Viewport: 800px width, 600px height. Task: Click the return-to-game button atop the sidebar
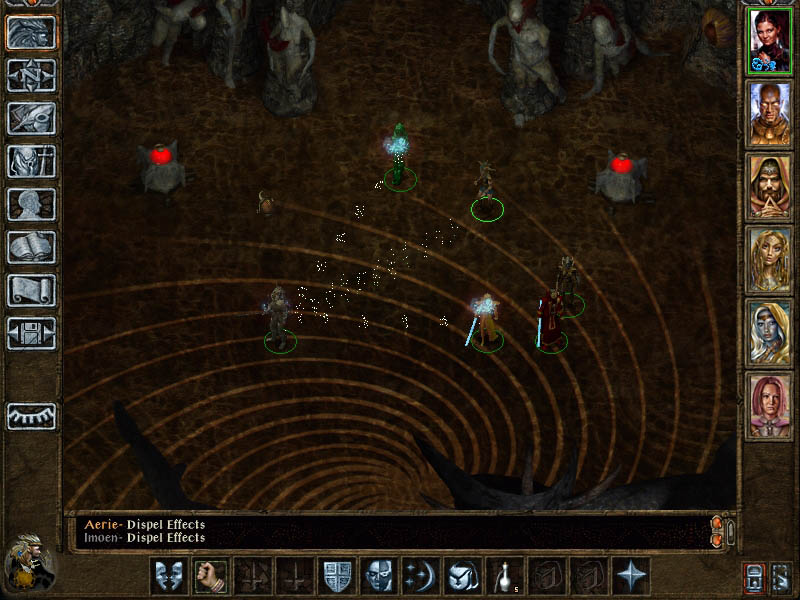(x=31, y=32)
